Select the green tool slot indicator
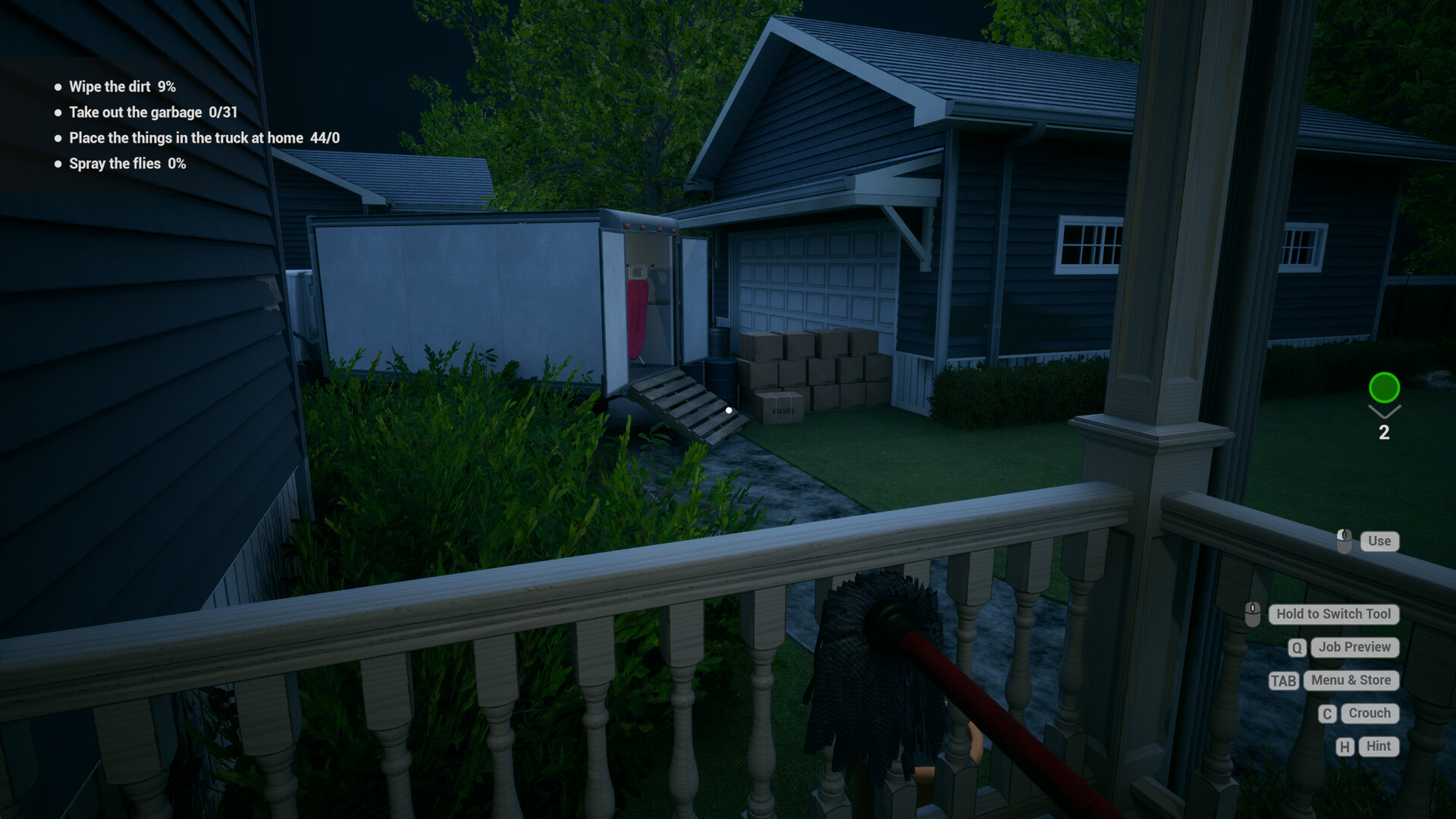1456x819 pixels. click(x=1385, y=388)
